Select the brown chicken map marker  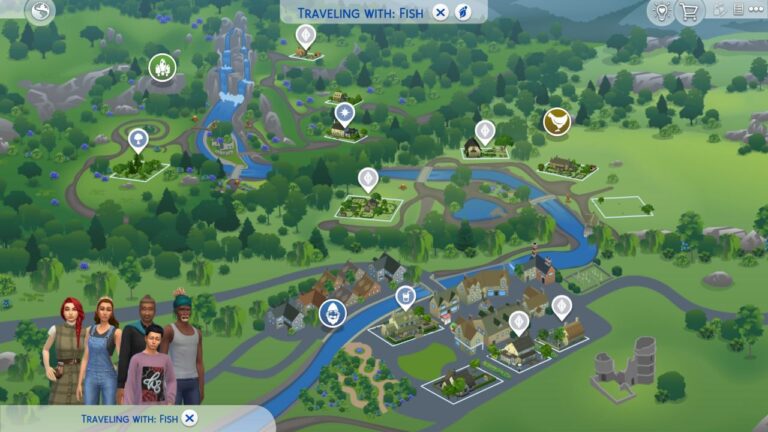pos(556,122)
